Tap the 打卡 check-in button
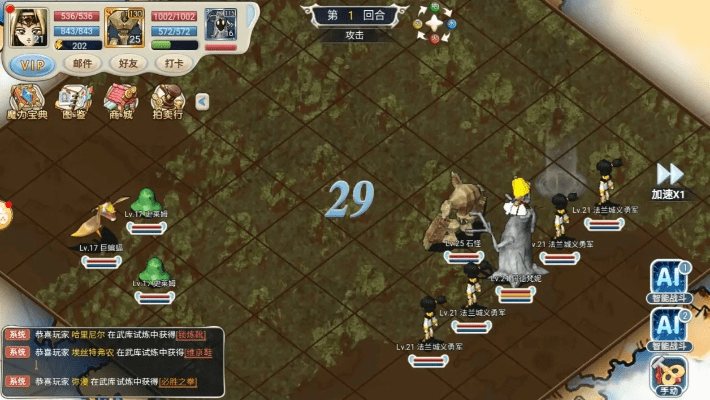710x400 pixels. [176, 64]
